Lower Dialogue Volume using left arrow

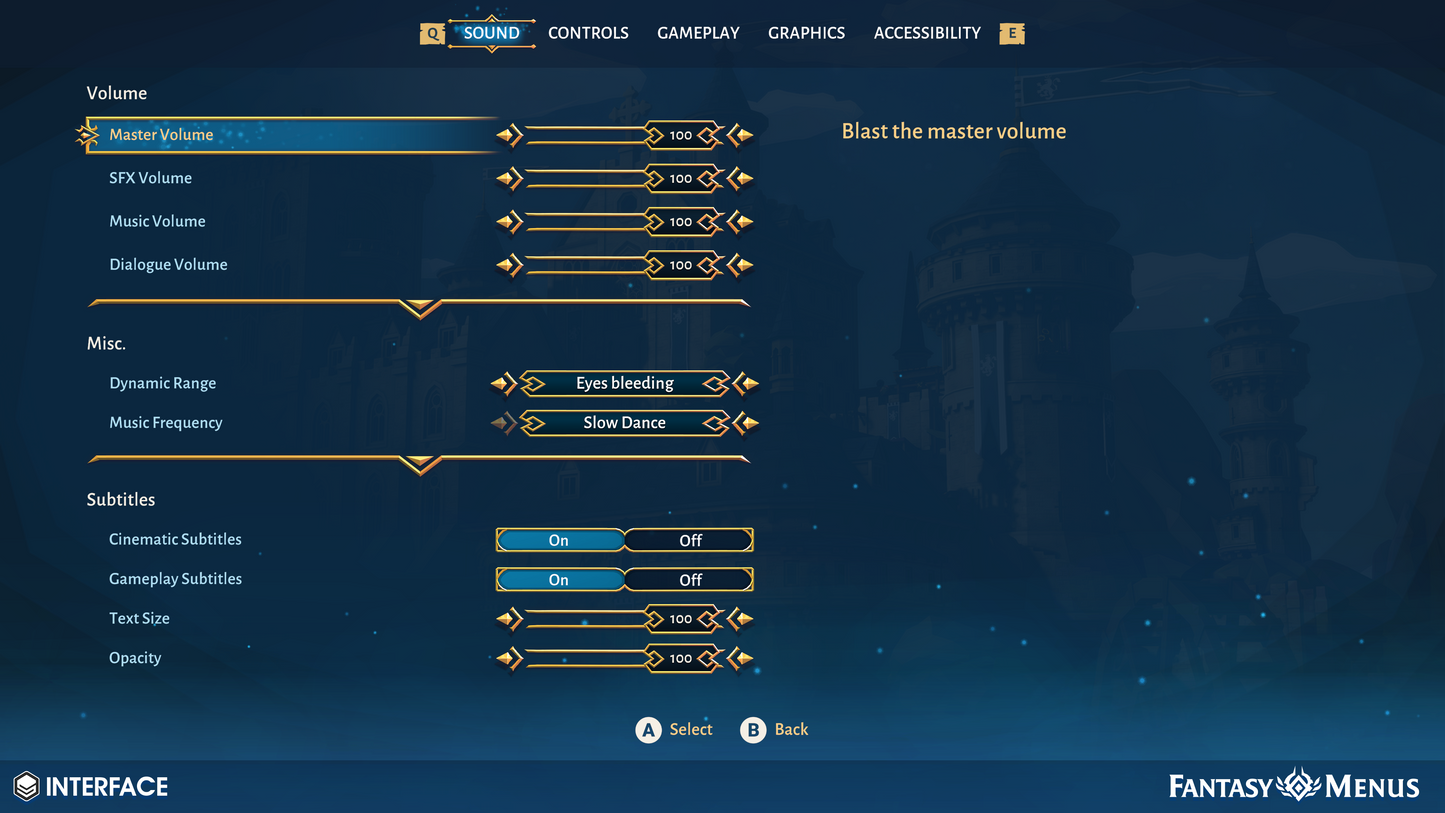[x=509, y=265]
